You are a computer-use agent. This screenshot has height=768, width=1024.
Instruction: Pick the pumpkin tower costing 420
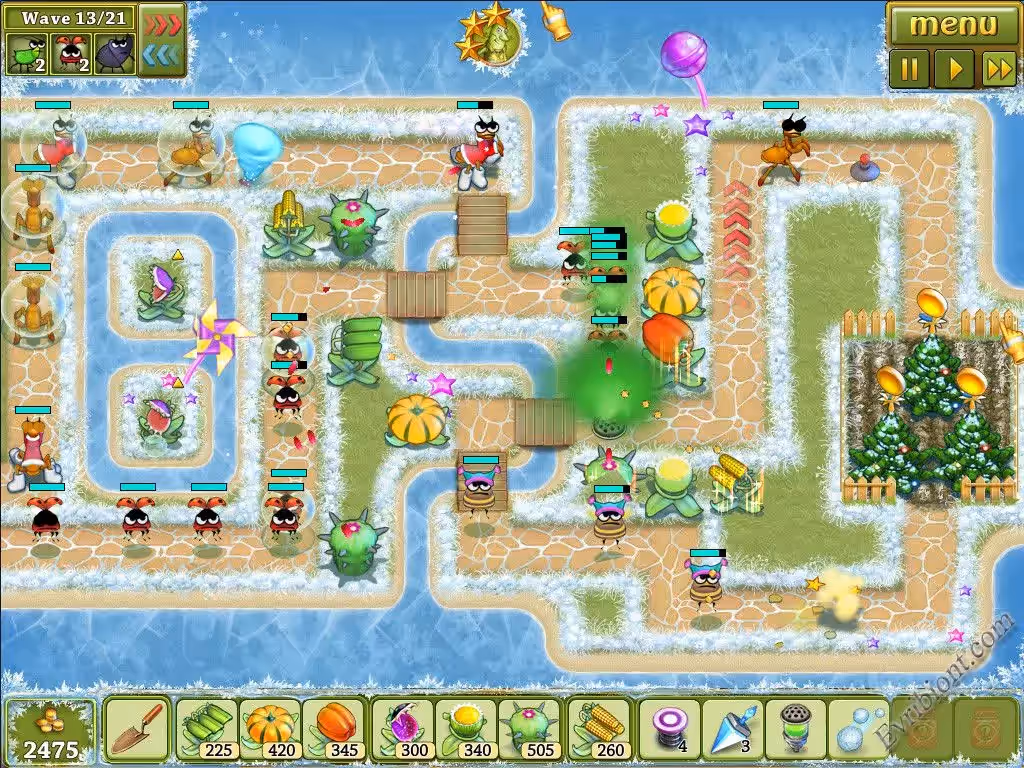pos(270,729)
